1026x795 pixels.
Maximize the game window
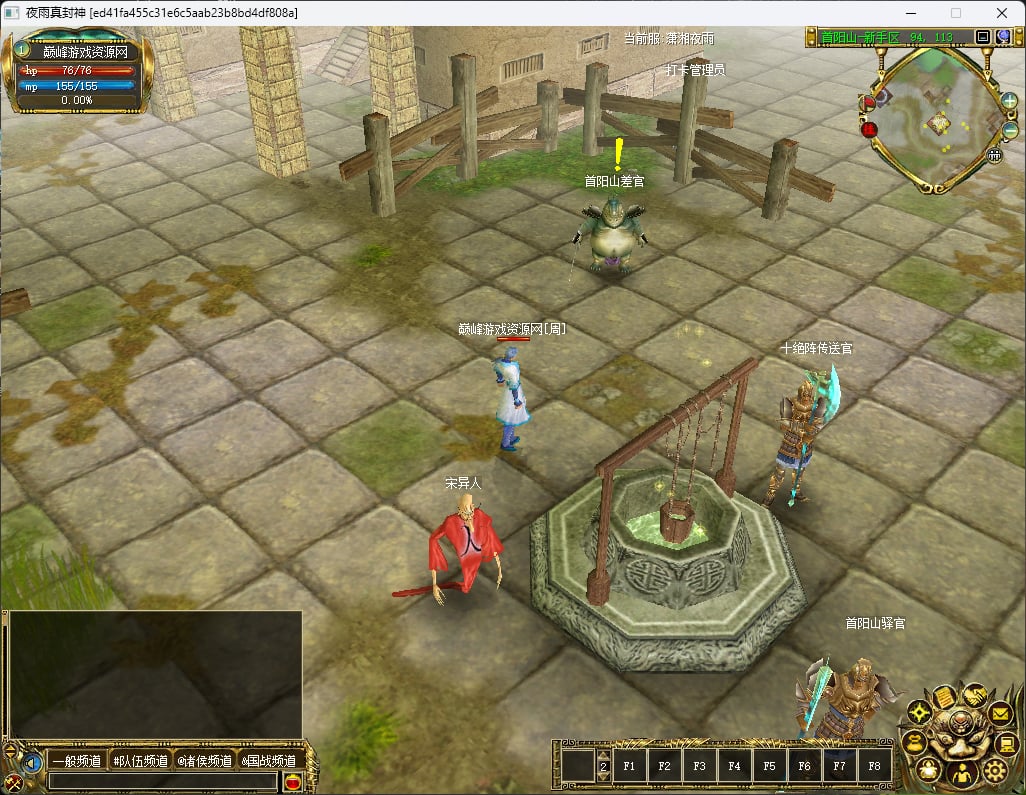[x=955, y=13]
